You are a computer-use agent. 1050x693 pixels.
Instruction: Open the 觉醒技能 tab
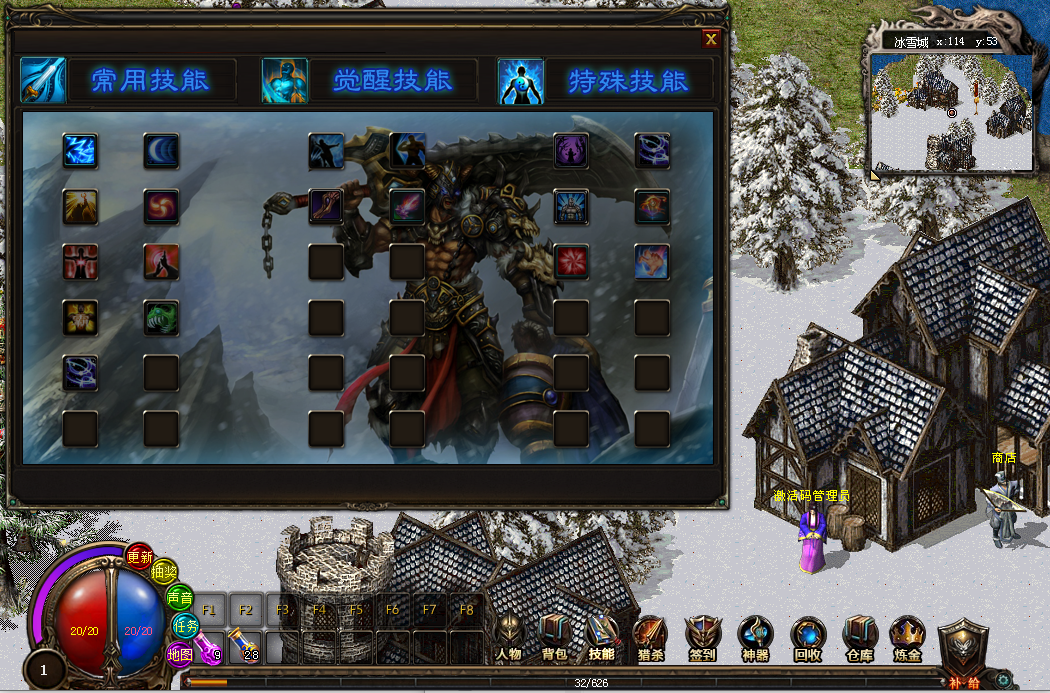click(x=392, y=81)
